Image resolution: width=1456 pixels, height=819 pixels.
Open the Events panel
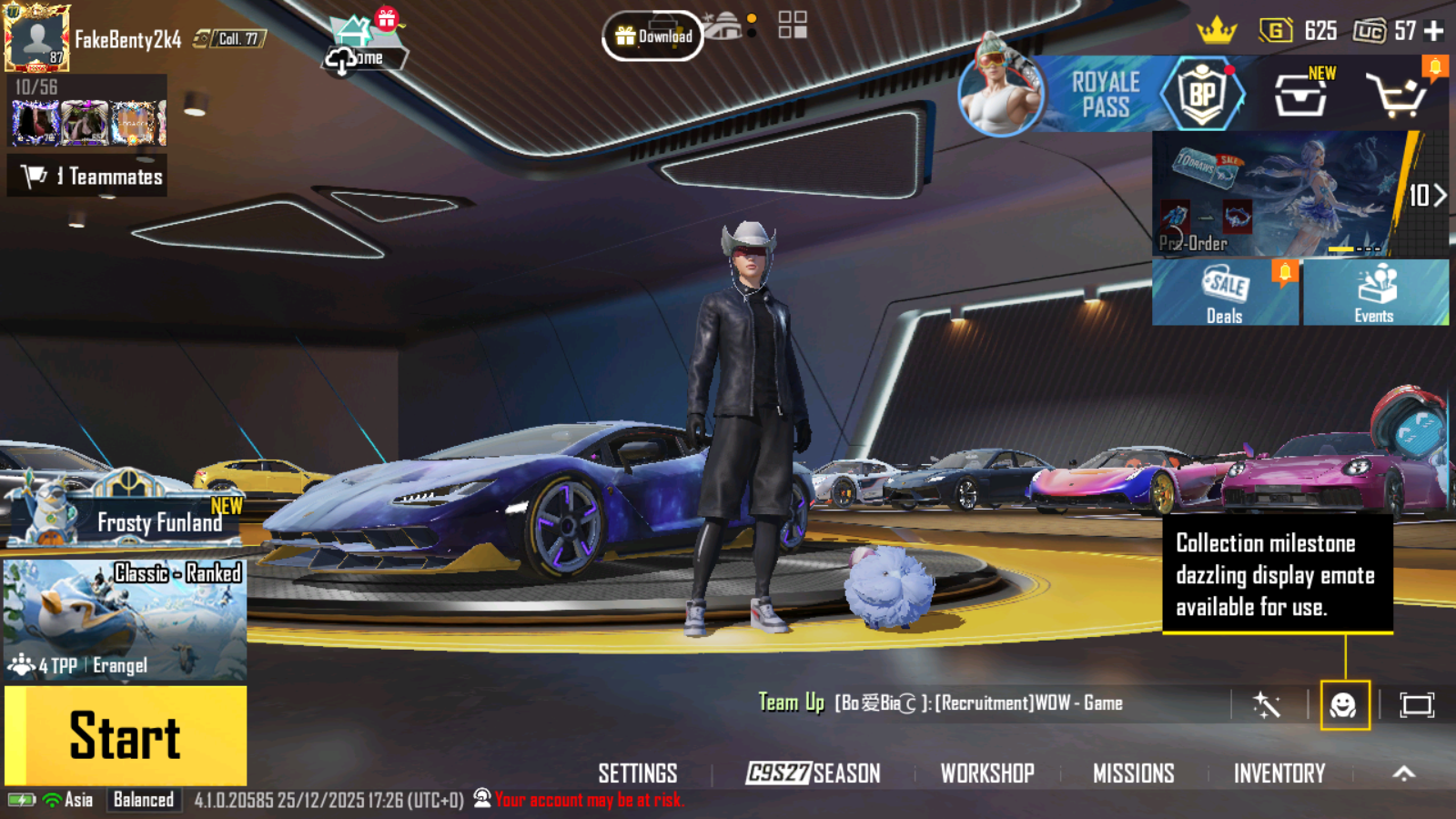[x=1375, y=292]
